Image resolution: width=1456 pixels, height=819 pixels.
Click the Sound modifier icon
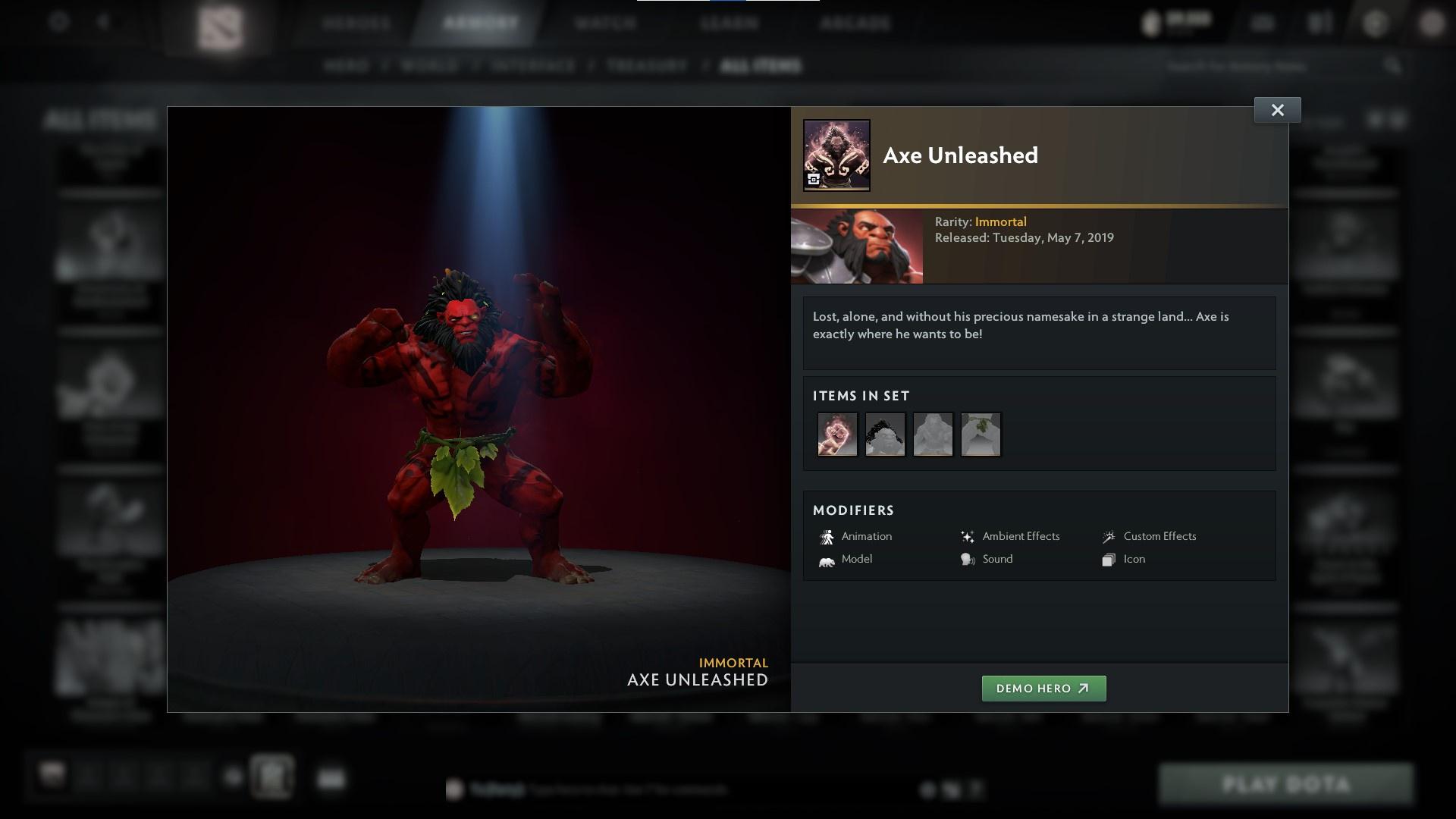[967, 559]
